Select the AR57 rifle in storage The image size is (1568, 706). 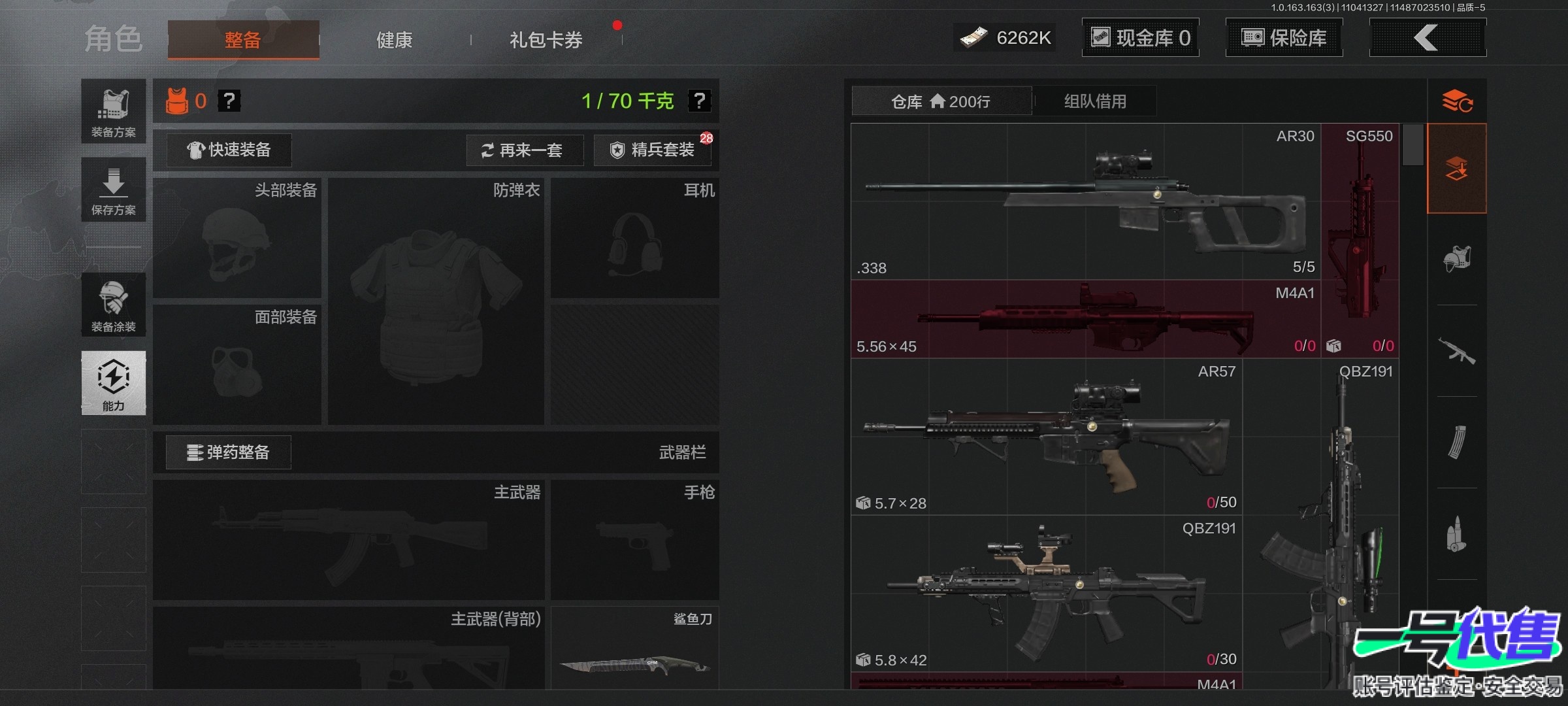pos(1045,437)
